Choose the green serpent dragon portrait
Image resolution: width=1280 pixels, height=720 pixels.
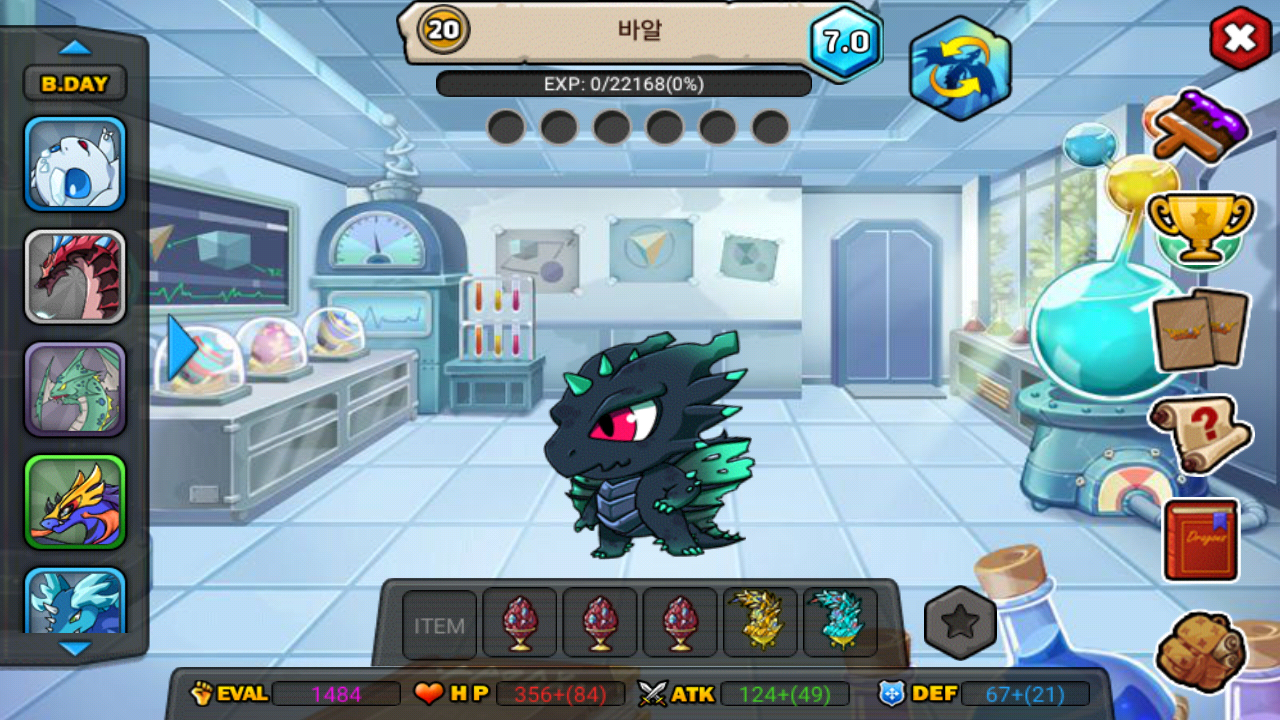tap(75, 390)
